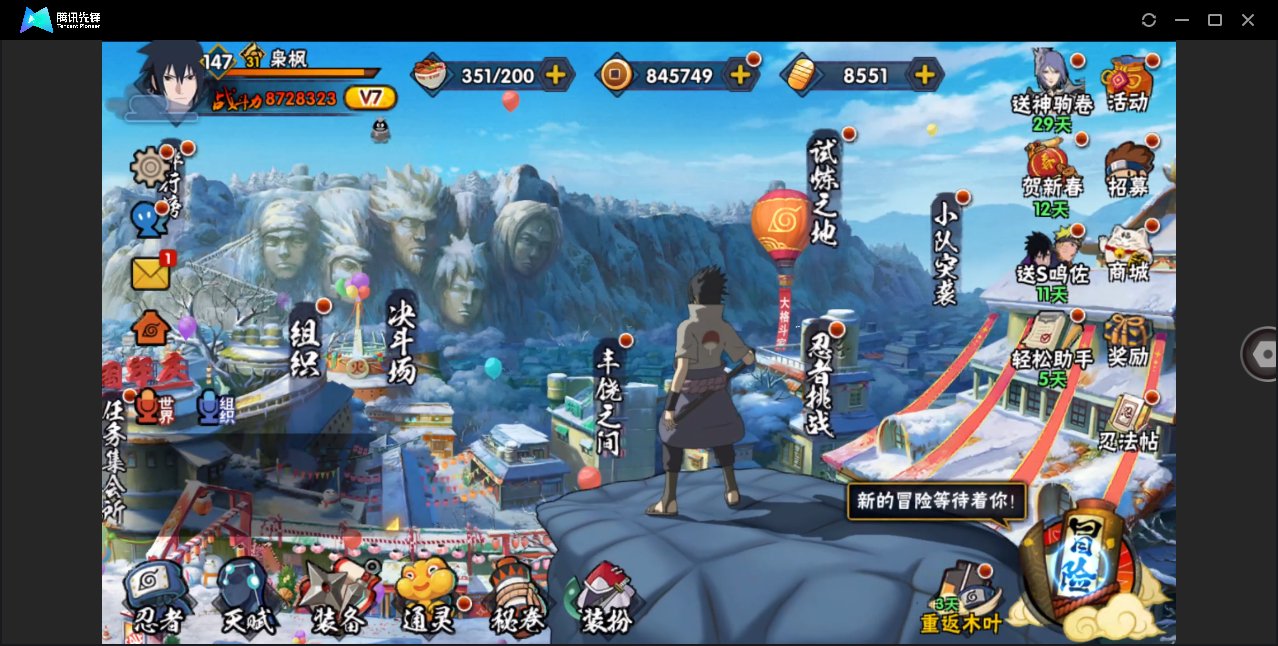Open the 天赋 talent menu
The height and width of the screenshot is (646, 1278).
(x=246, y=597)
